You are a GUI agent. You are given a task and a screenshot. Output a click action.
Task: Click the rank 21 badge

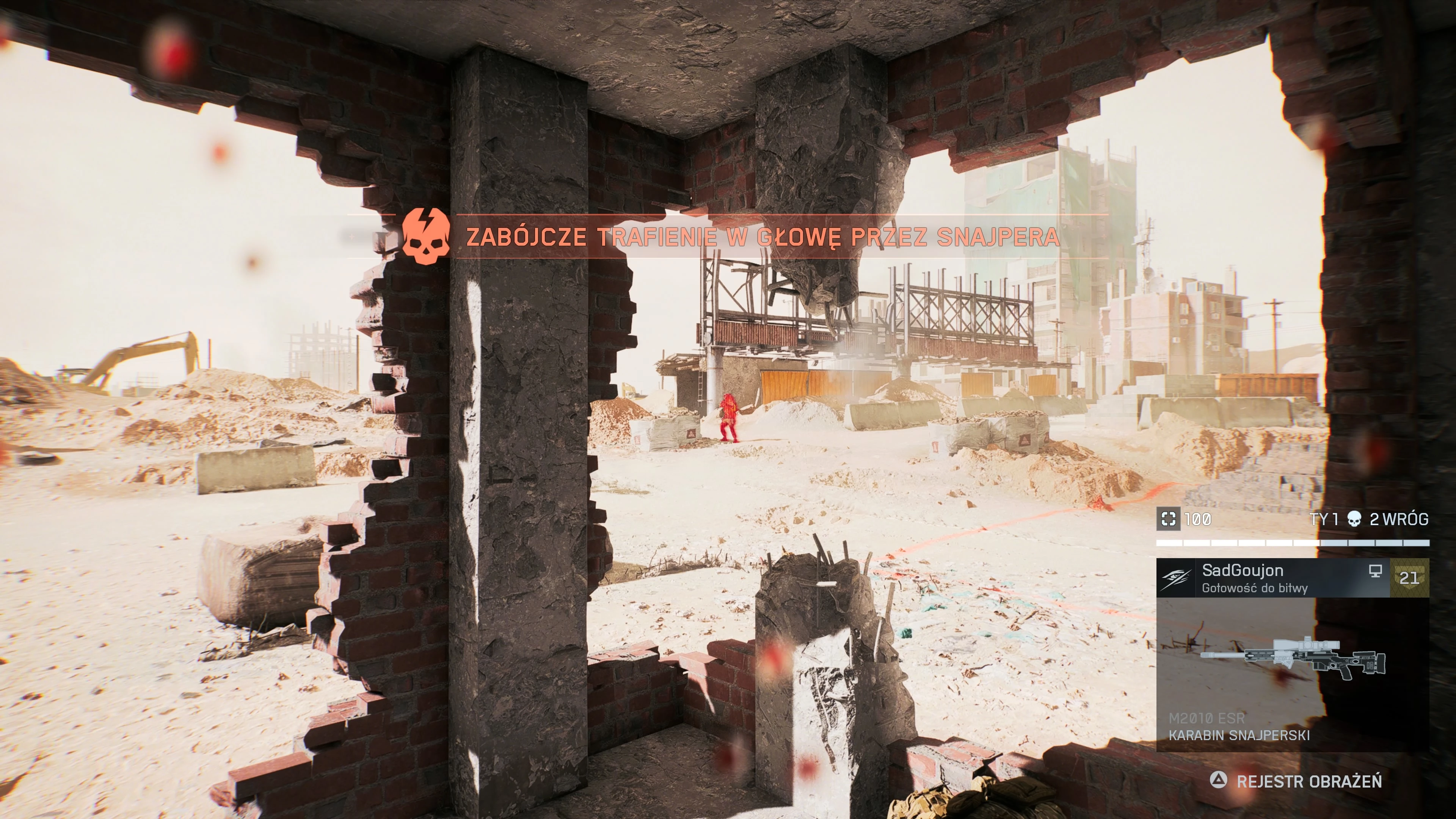point(1409,577)
